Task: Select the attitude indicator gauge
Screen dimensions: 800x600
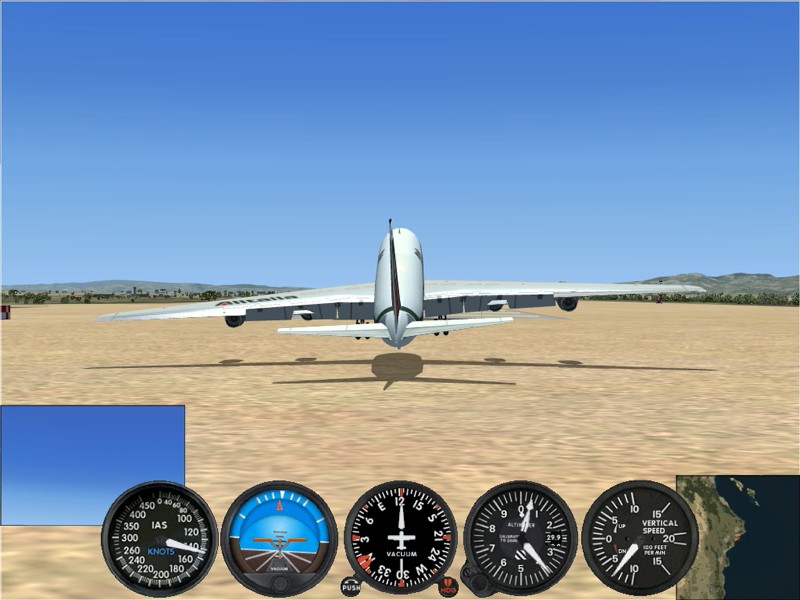Action: pyautogui.click(x=279, y=538)
